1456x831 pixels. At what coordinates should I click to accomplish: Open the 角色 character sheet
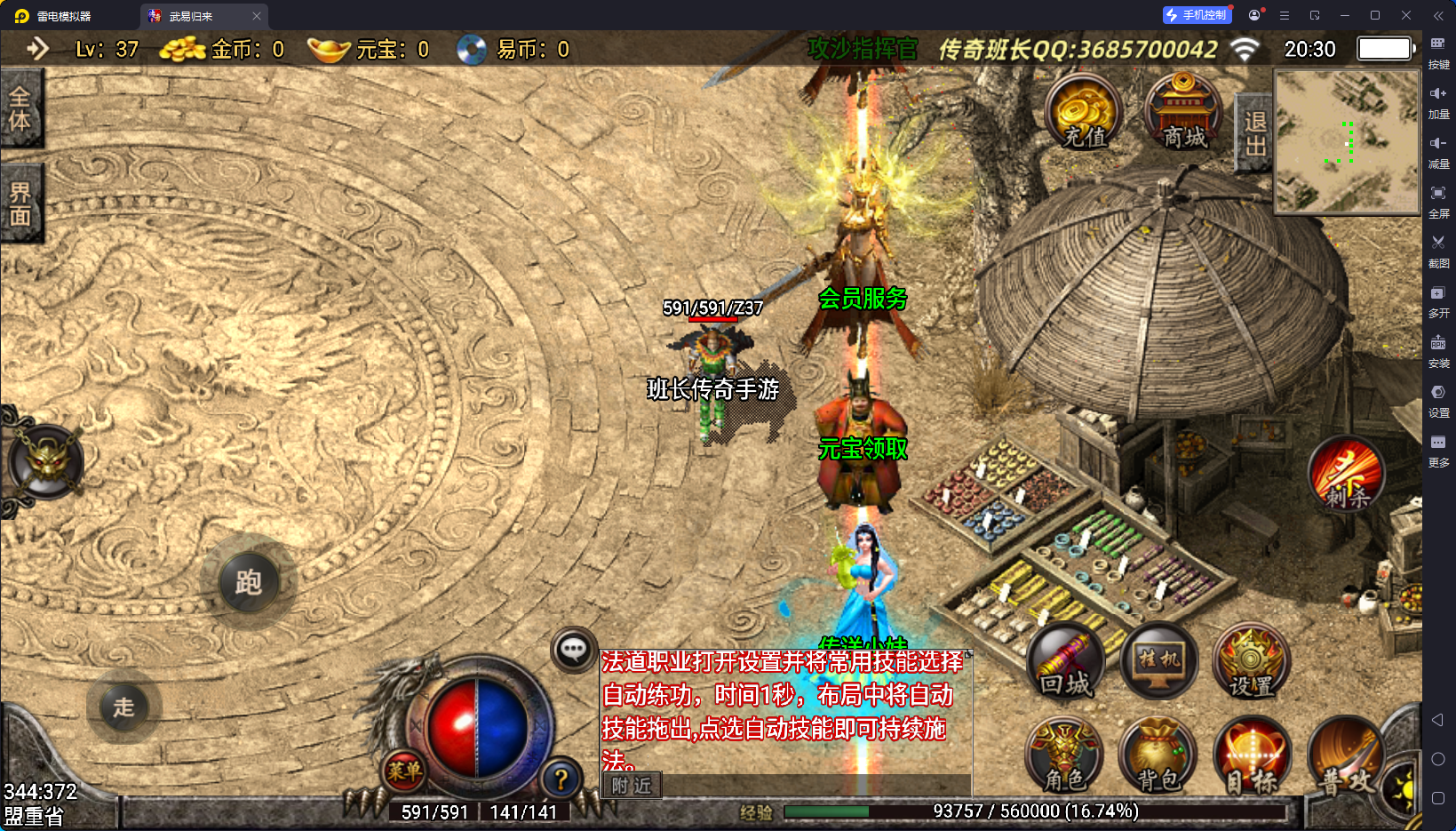click(x=1064, y=755)
